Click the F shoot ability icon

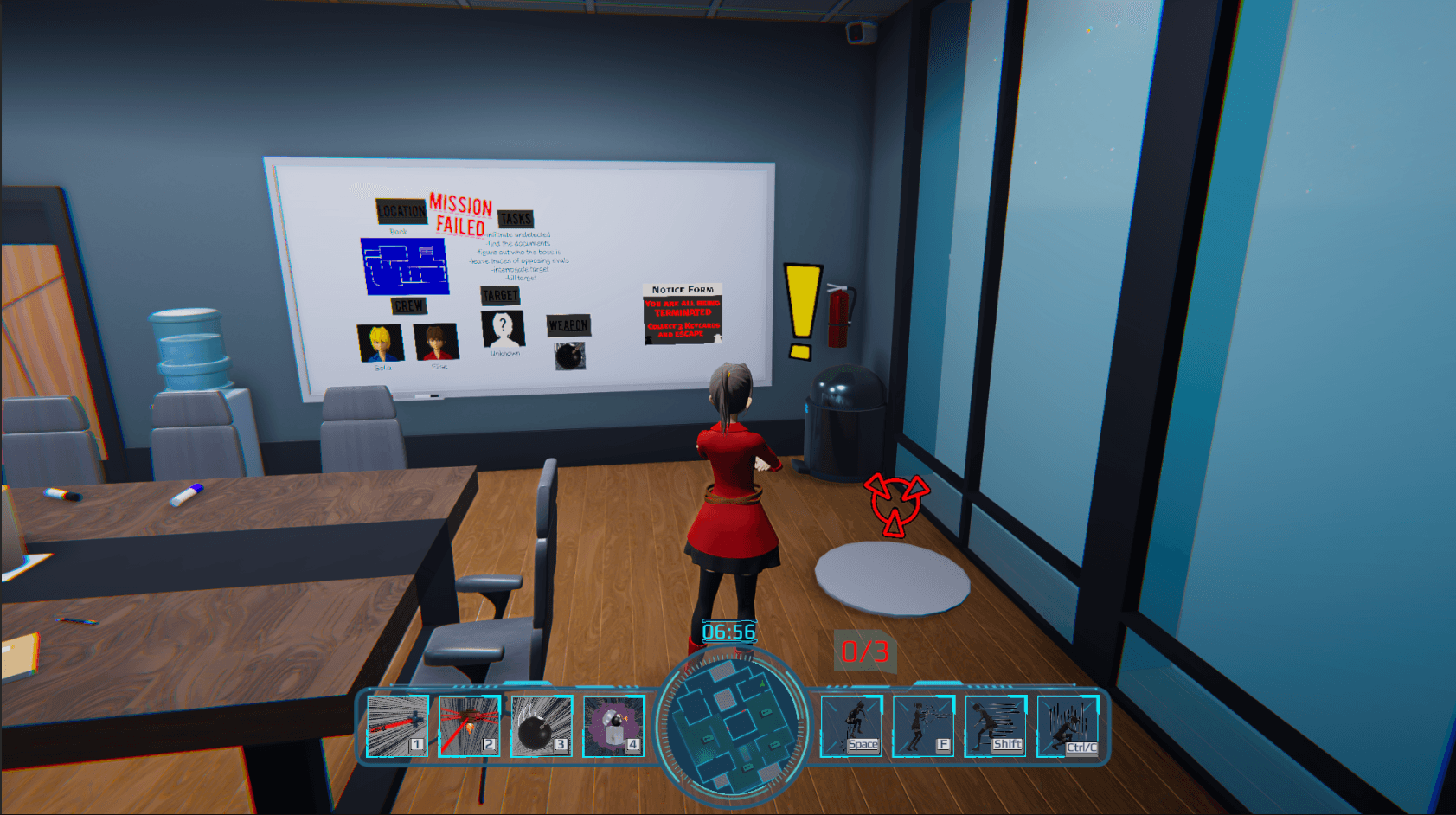click(x=922, y=723)
